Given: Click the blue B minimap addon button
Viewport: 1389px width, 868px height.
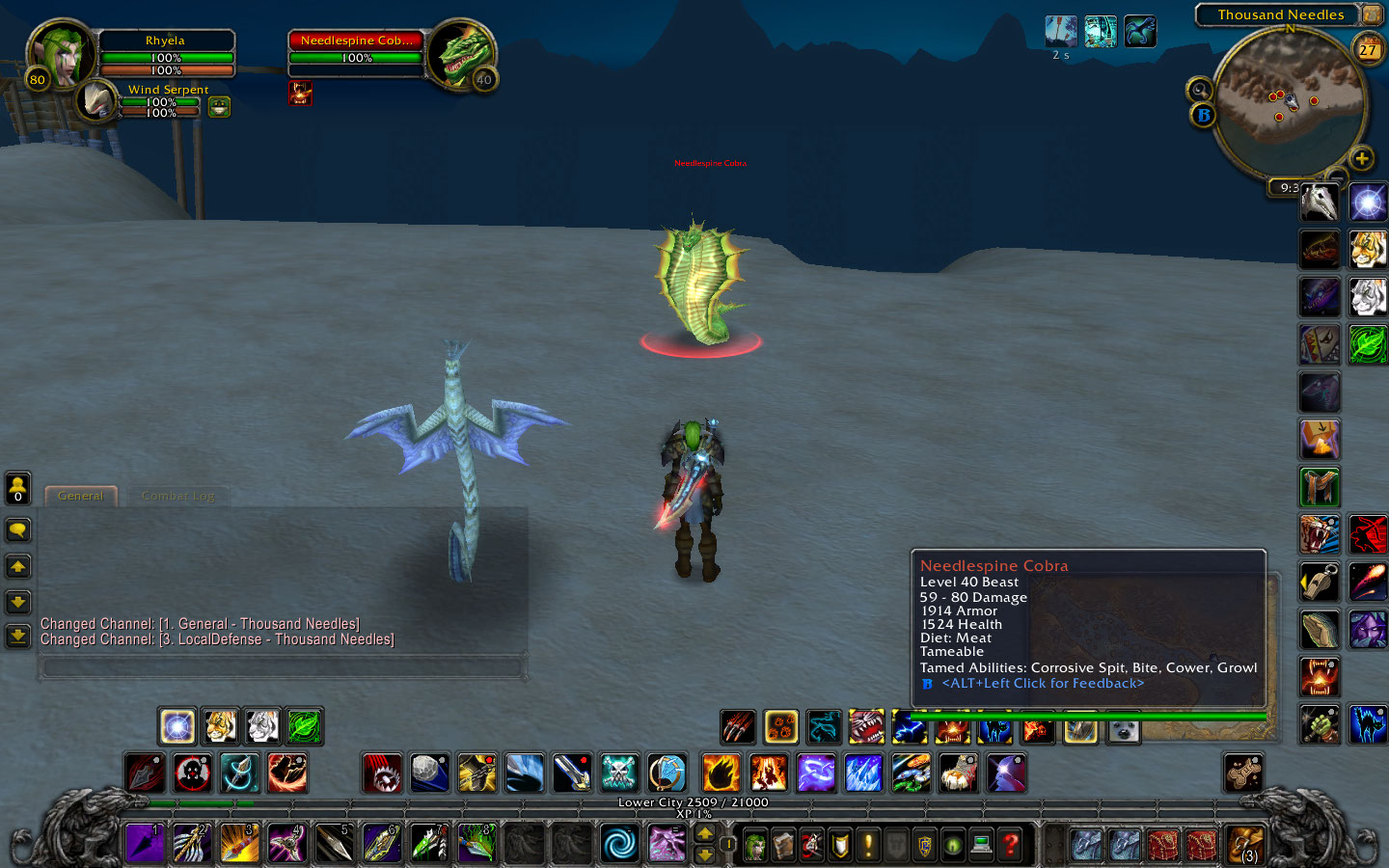Looking at the screenshot, I should (1203, 116).
